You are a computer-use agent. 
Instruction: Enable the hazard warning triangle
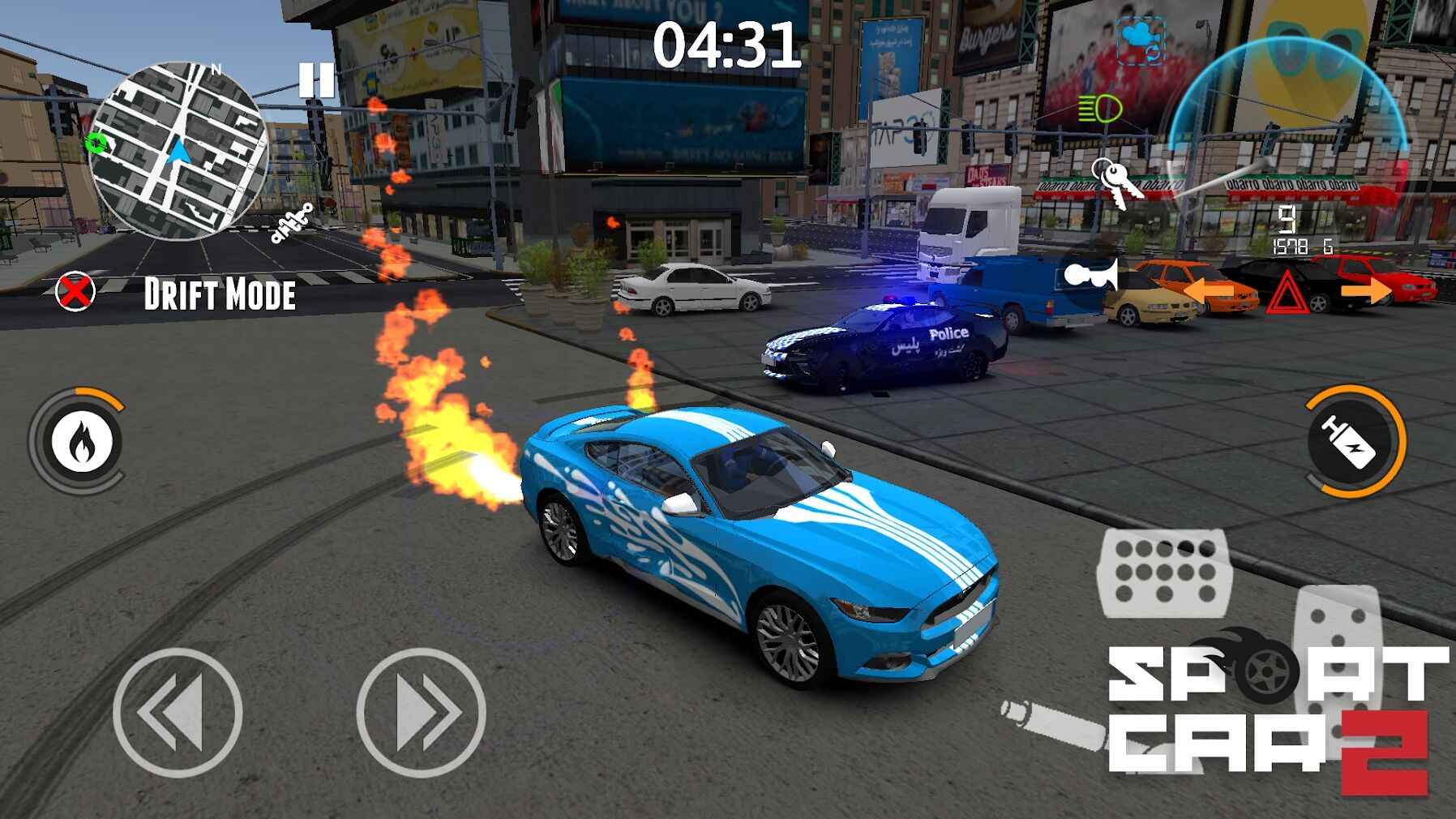tap(1288, 292)
